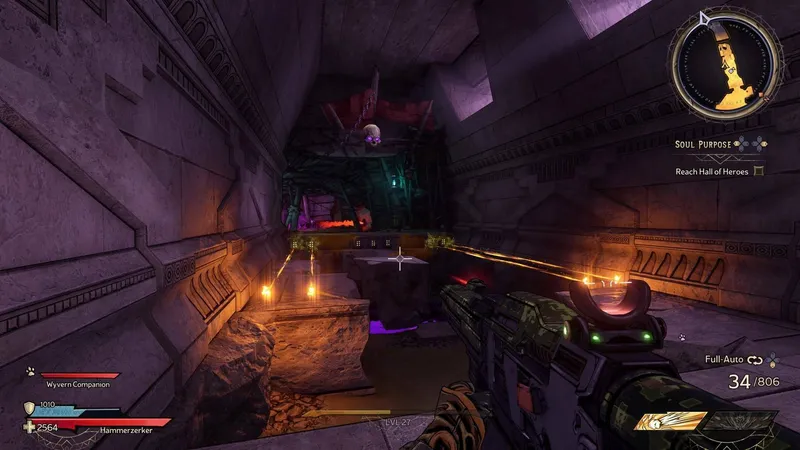This screenshot has width=800, height=450.
Task: Click the health cross icon
Action: (29, 426)
